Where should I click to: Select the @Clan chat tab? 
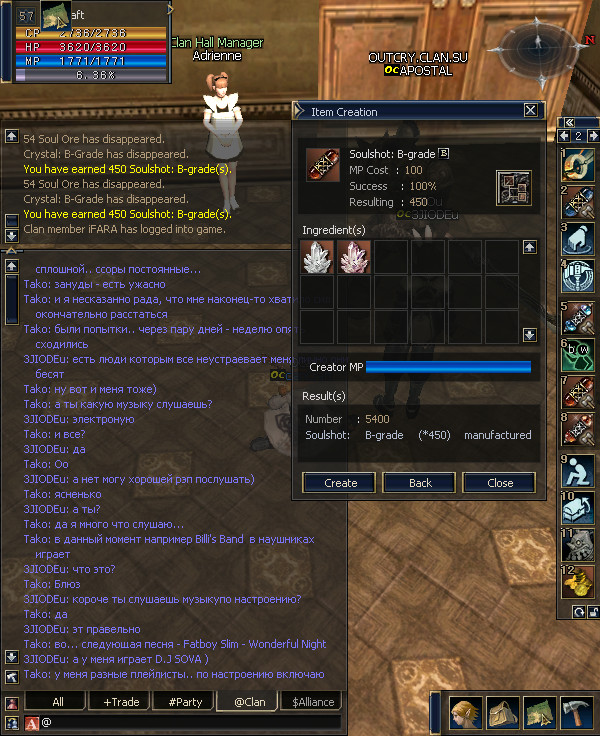click(x=249, y=702)
